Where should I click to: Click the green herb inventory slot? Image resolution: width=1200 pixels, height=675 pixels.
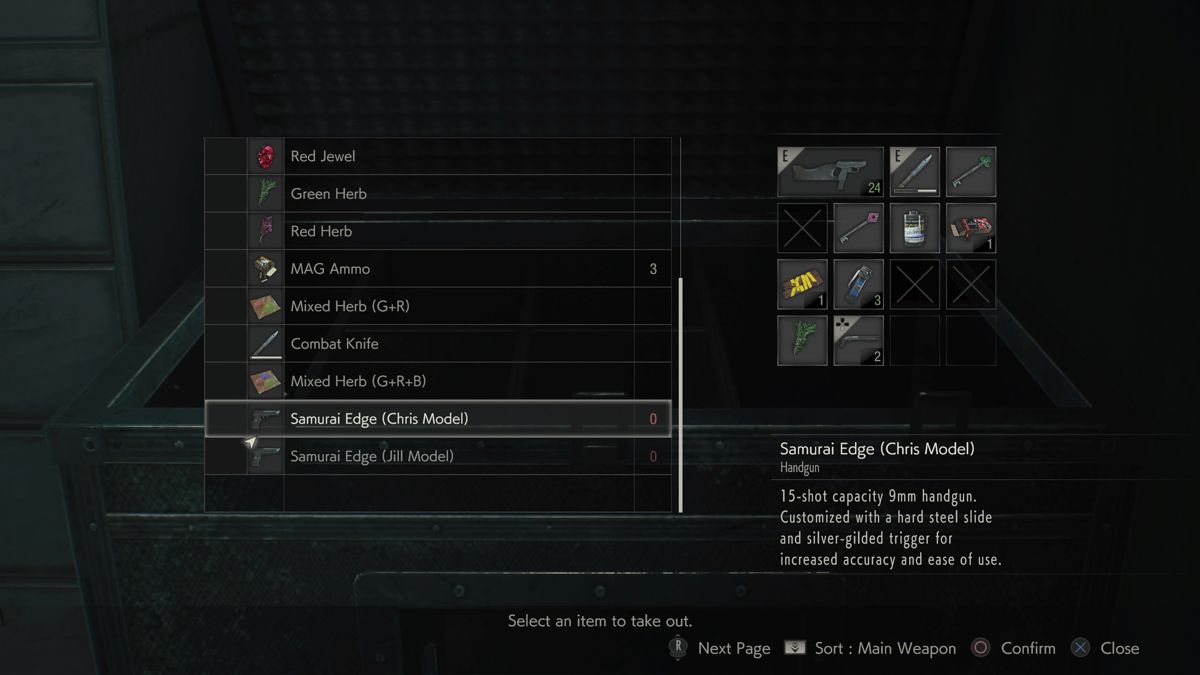click(x=803, y=340)
